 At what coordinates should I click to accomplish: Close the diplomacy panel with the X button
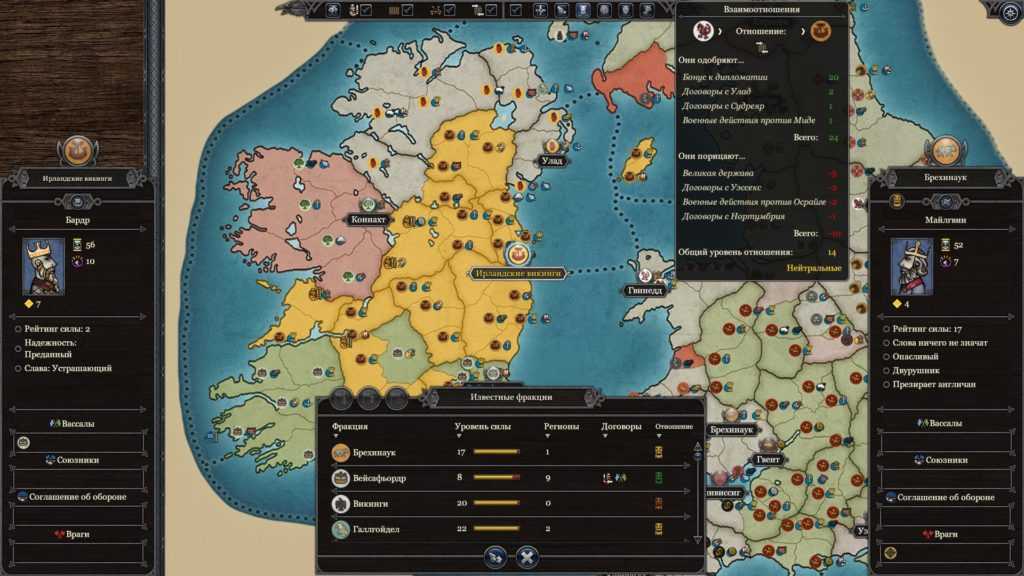[527, 557]
